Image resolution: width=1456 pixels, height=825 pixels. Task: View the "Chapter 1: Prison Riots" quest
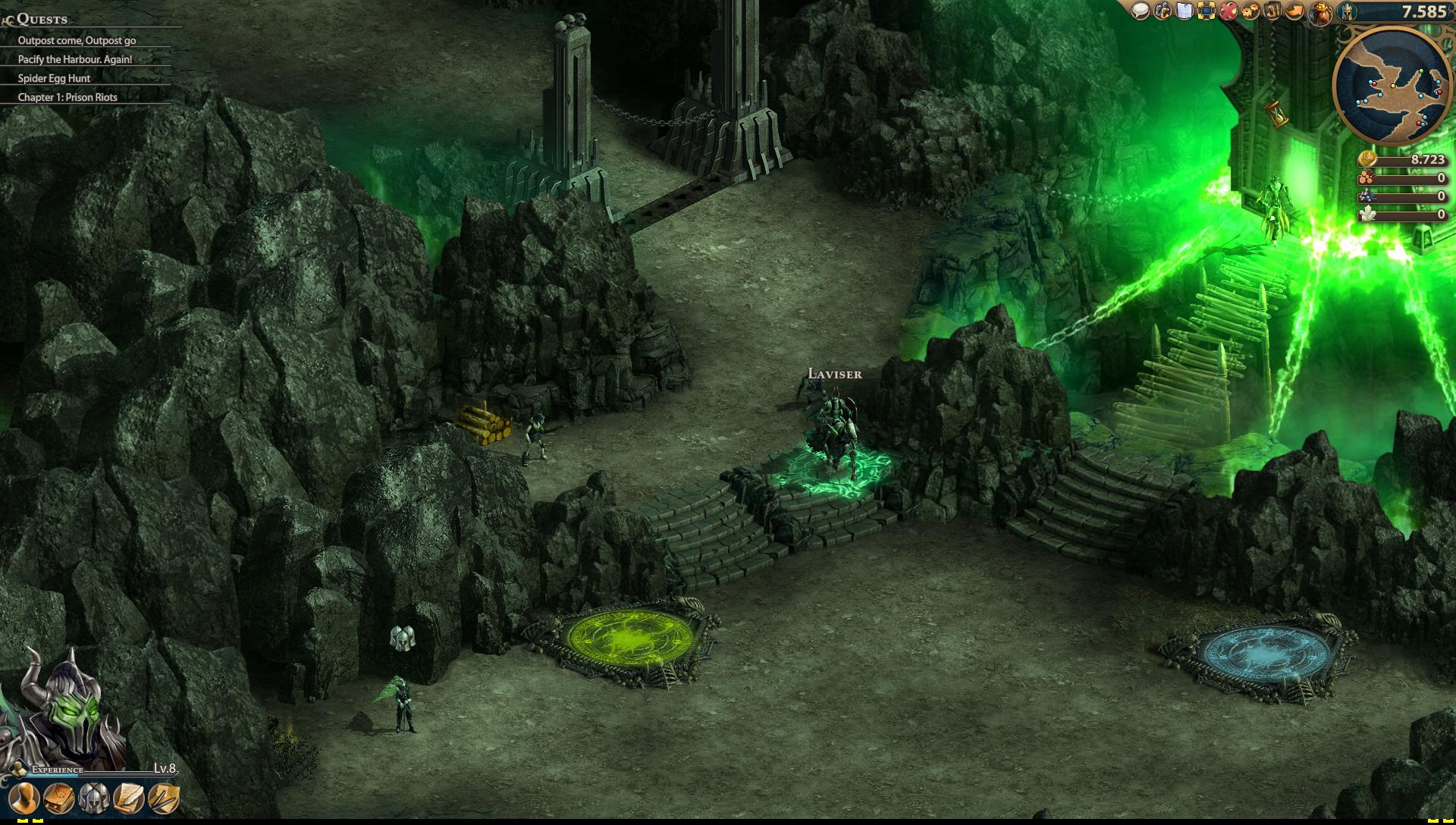(x=67, y=97)
